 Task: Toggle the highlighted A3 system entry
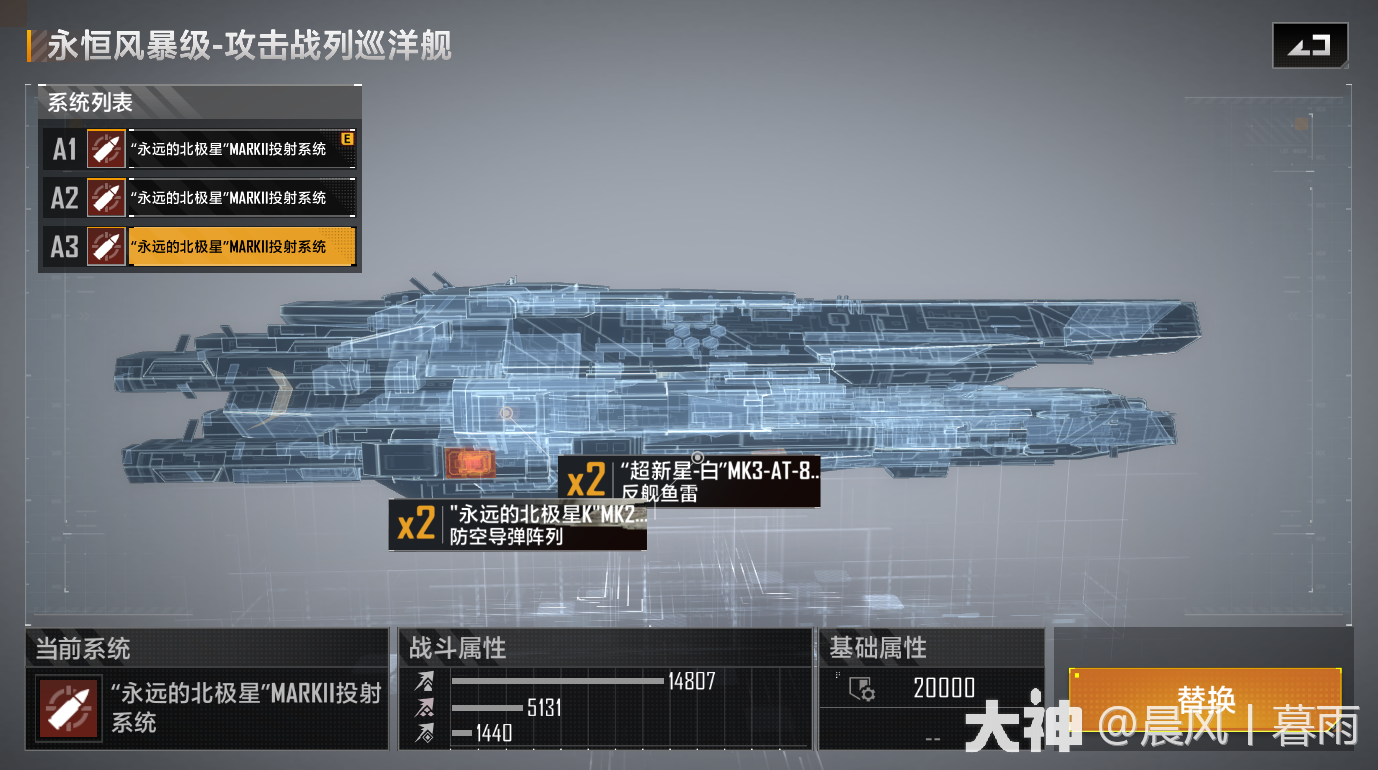tap(241, 245)
